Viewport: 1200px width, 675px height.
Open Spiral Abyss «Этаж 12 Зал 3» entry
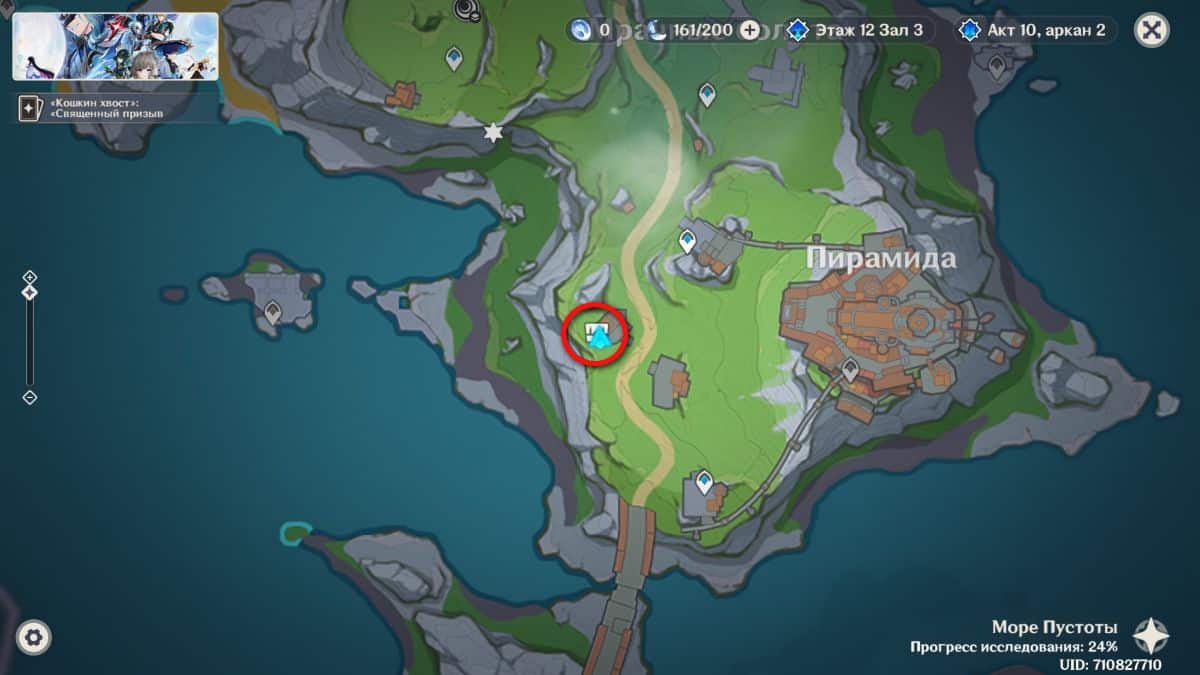pos(860,30)
